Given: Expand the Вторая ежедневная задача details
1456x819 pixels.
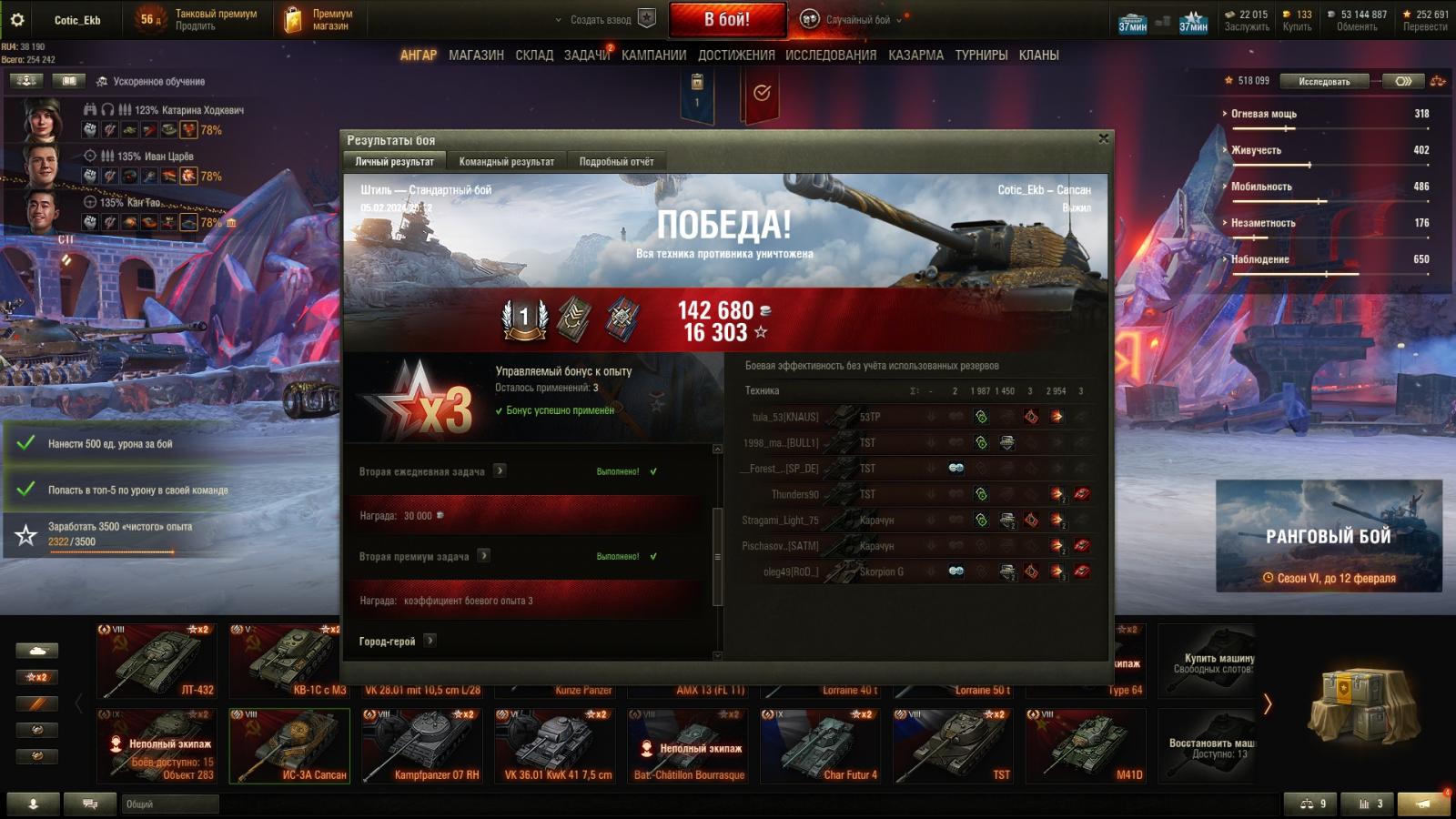Looking at the screenshot, I should pyautogui.click(x=500, y=470).
